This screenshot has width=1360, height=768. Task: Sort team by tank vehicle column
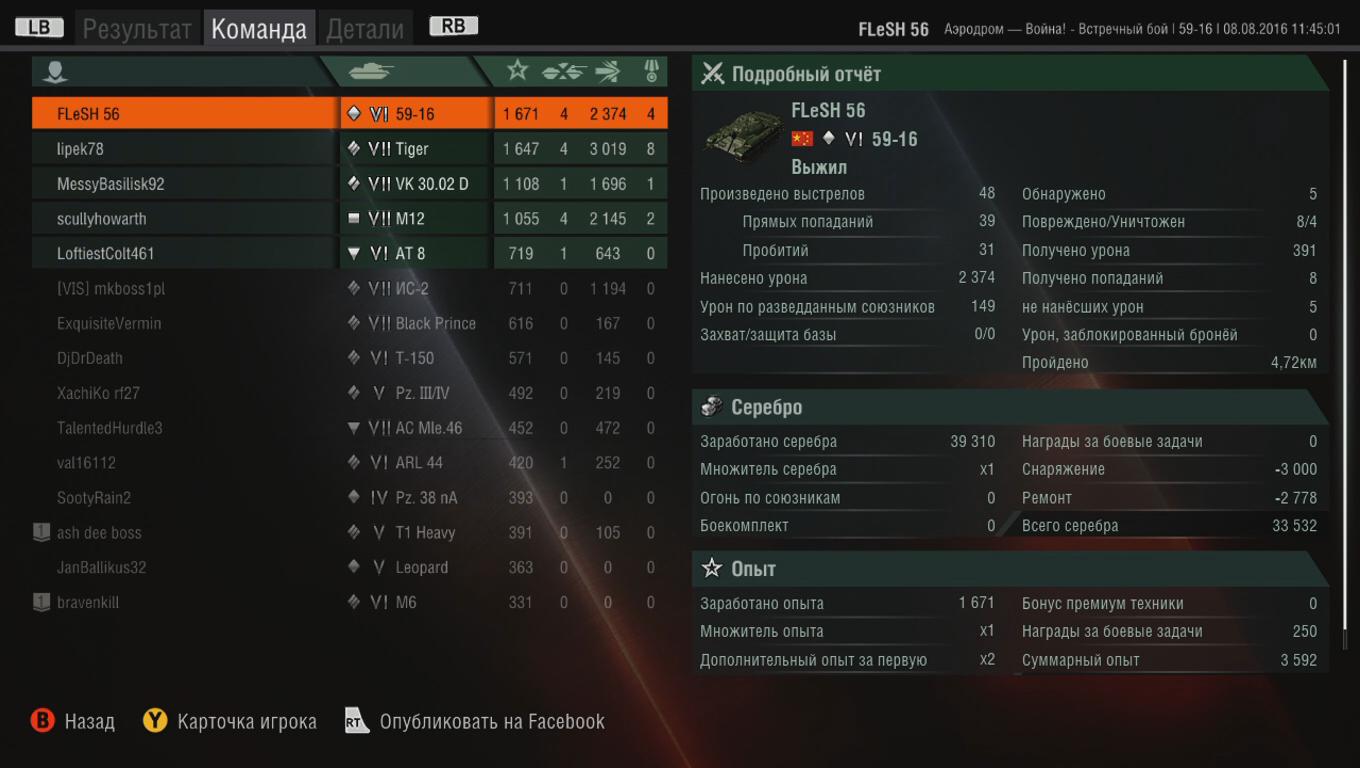coord(371,71)
